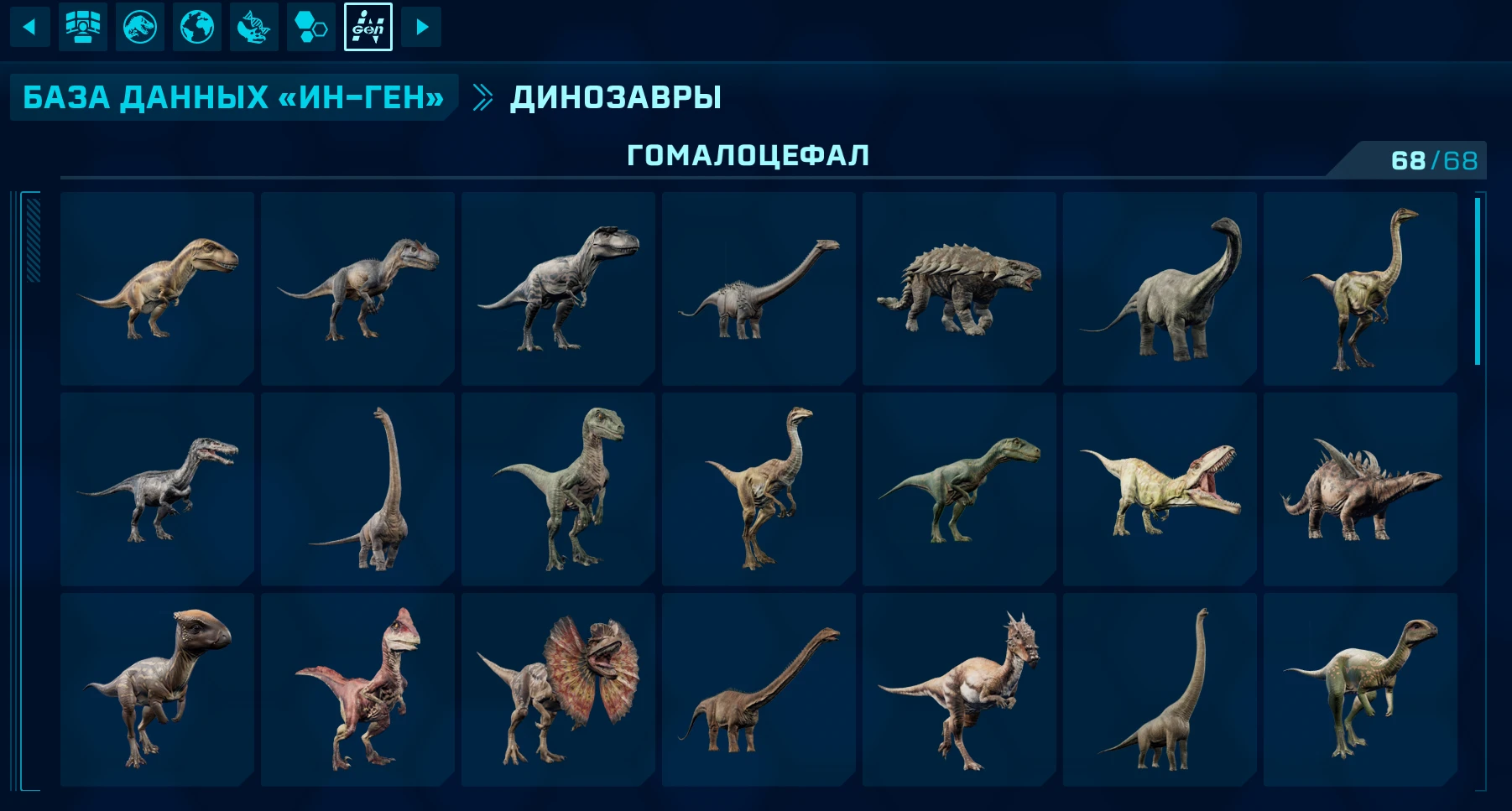Select the highlighted InGen database icon
The width and height of the screenshot is (1512, 811).
[367, 26]
